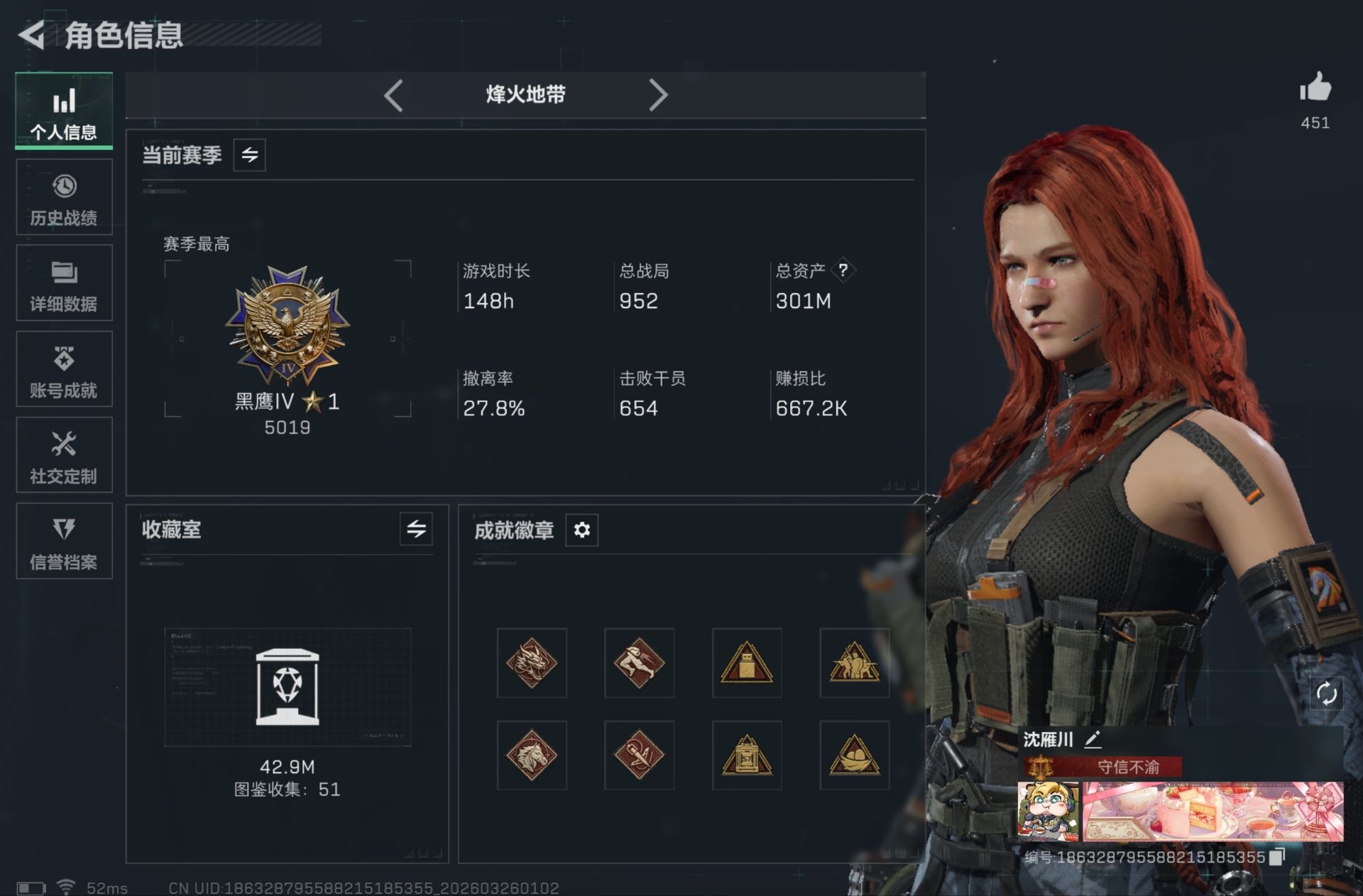Open the 详细数据 tab

coord(64,283)
